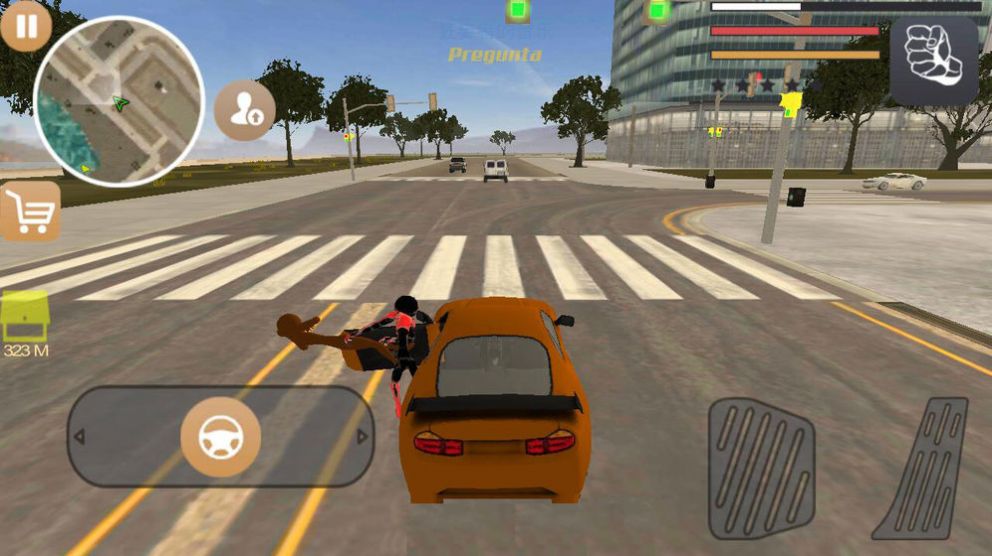
Task: Activate the fist punch attack button
Action: 933,60
